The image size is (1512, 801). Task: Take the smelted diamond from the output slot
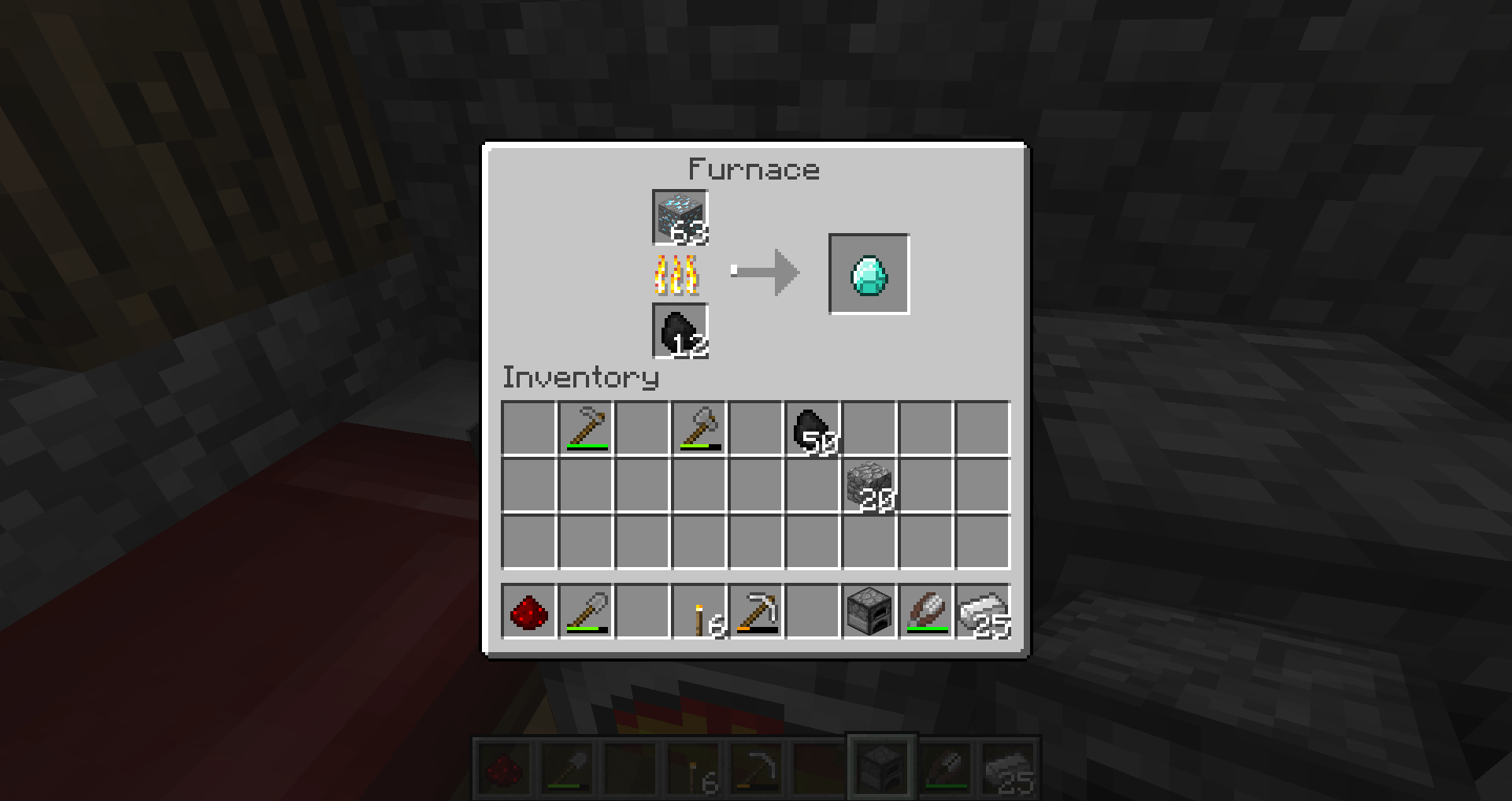coord(869,274)
